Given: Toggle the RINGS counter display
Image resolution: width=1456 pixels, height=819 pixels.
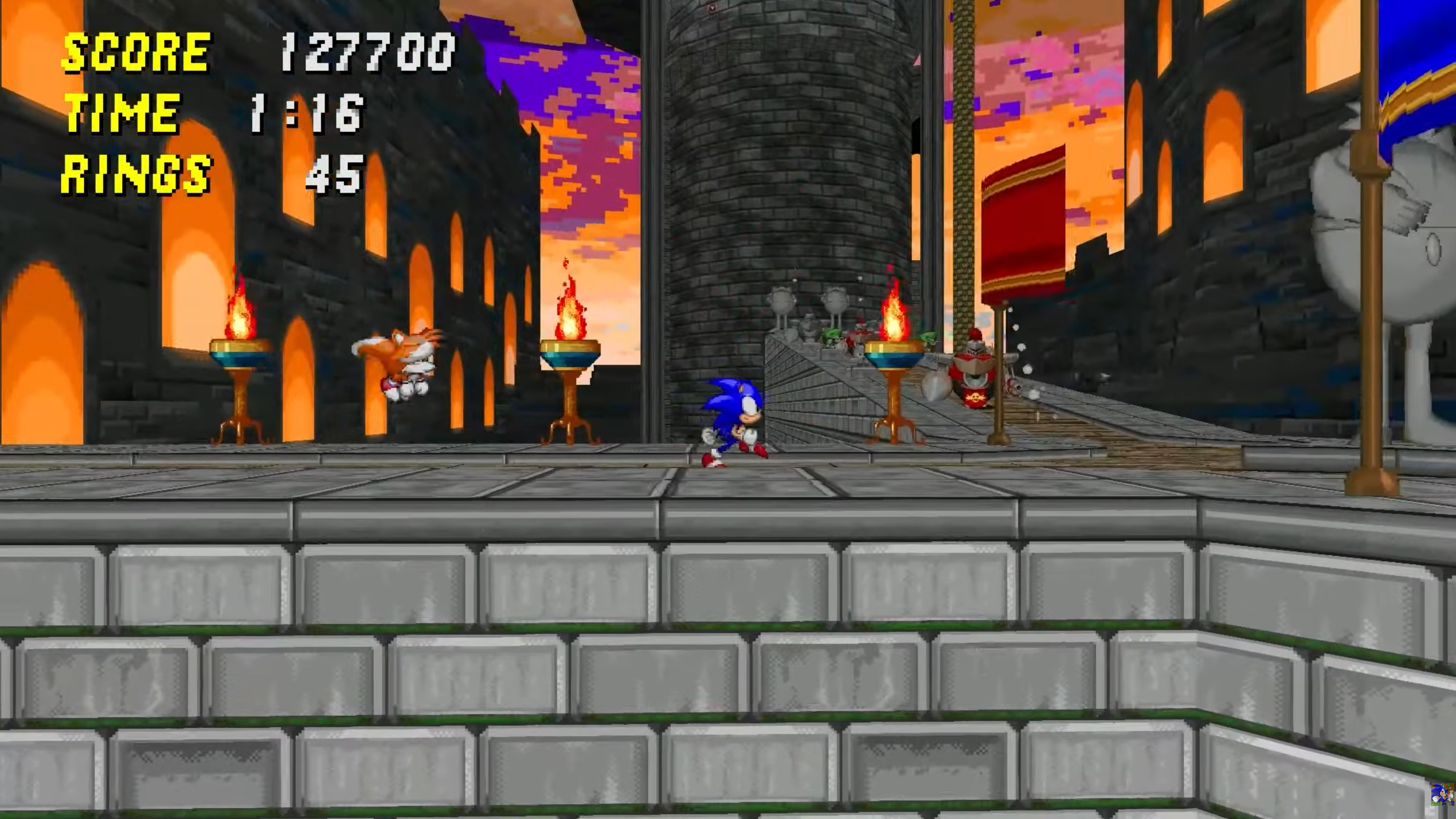Looking at the screenshot, I should click(136, 177).
